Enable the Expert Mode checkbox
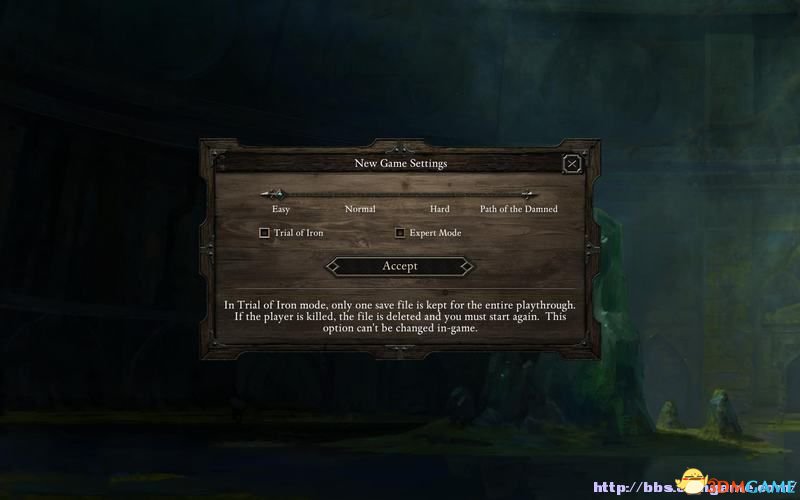Screen dimensions: 800x500 400,233
